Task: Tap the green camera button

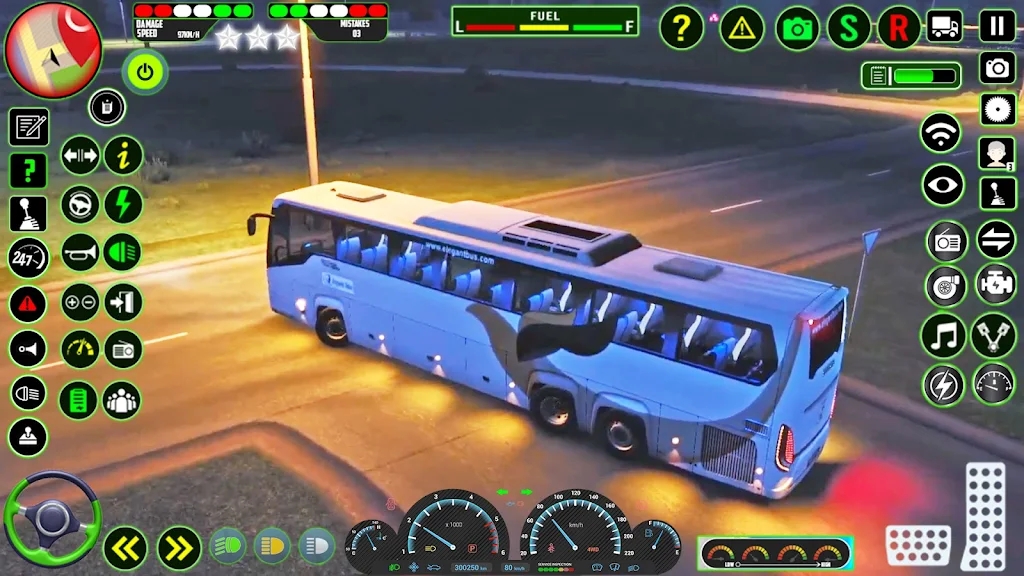Action: click(x=798, y=27)
